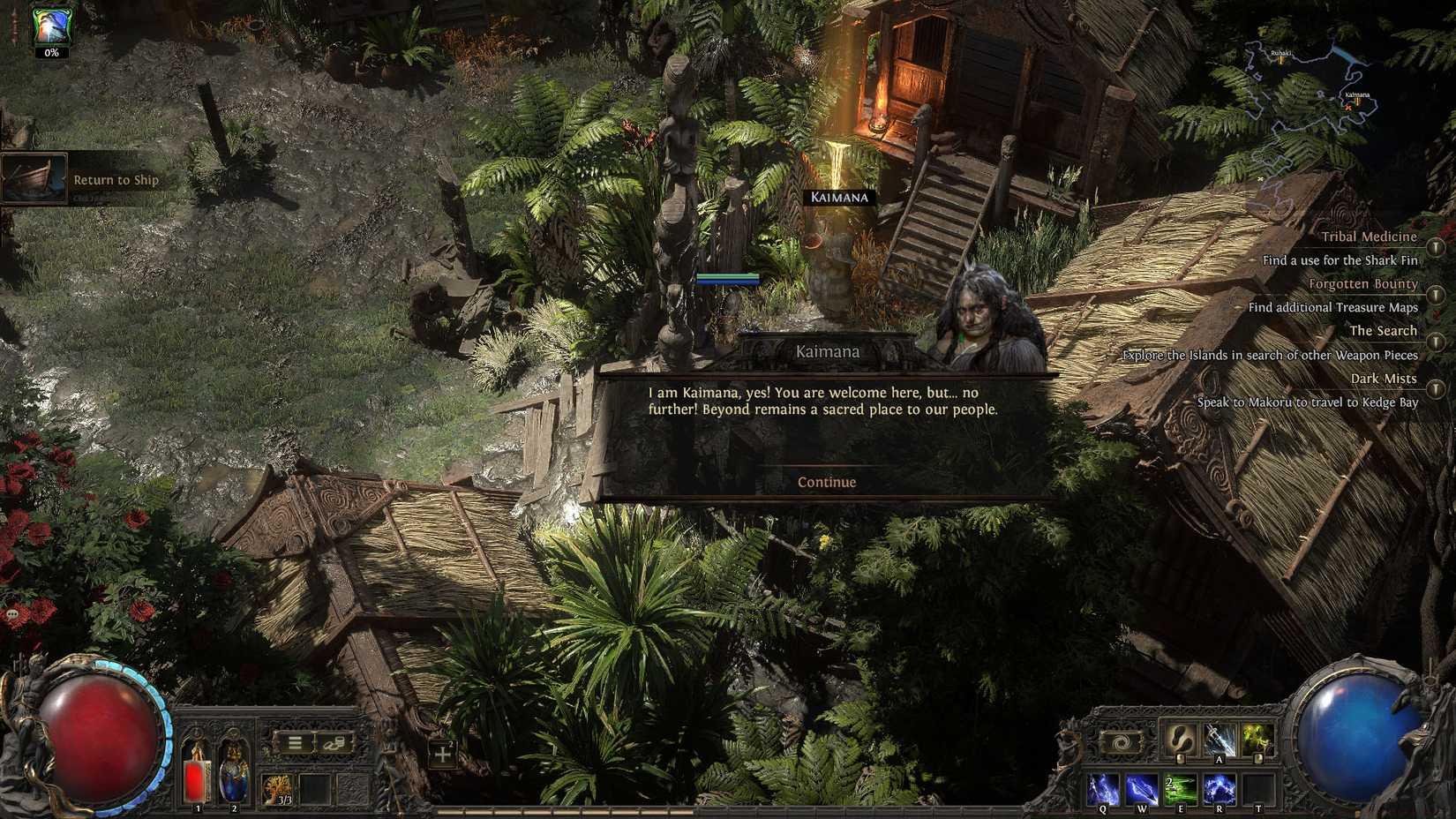Collapse the Find additional Treasure Maps objective

coord(1332,308)
